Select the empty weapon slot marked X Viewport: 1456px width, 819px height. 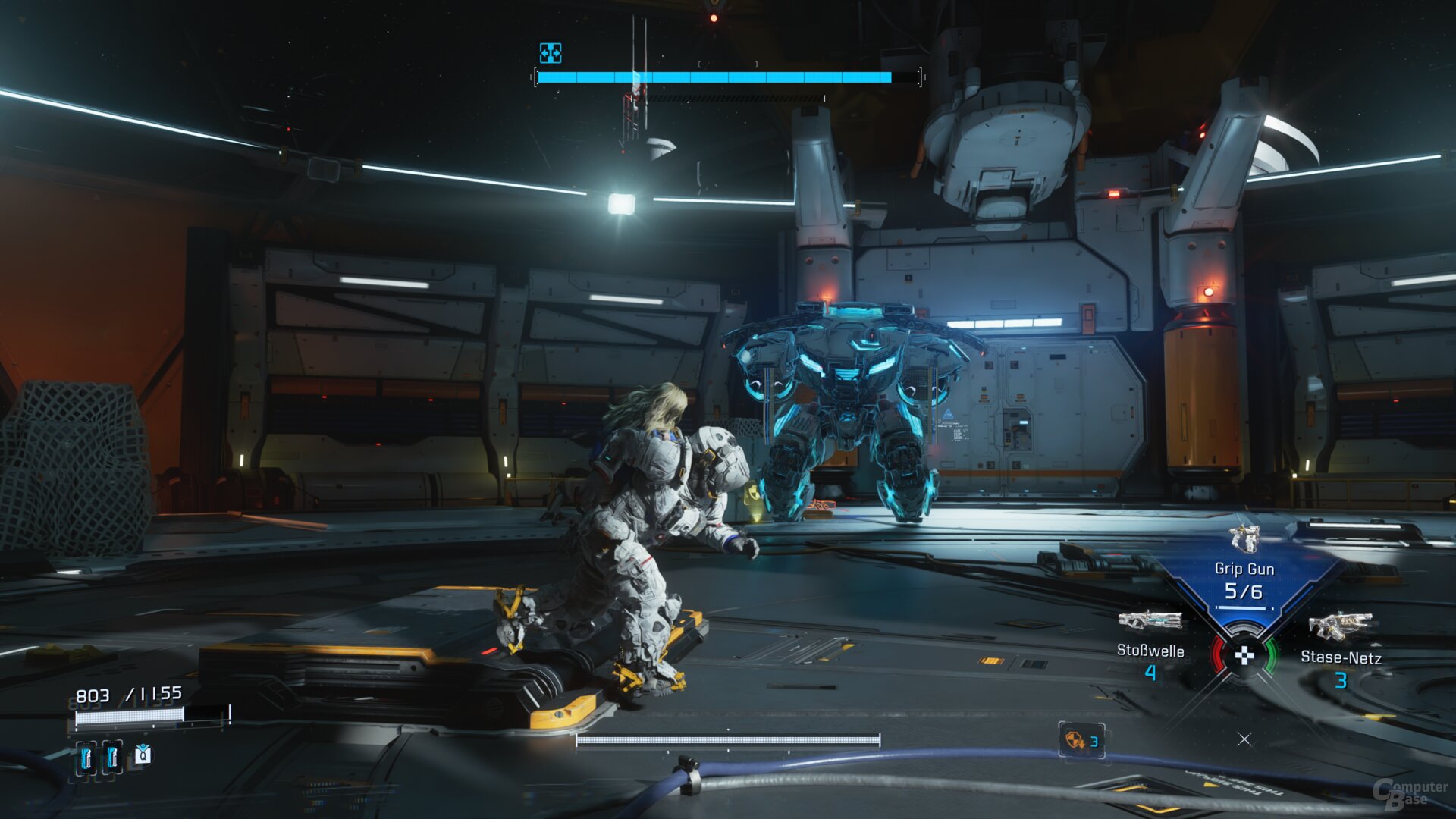tap(1244, 739)
